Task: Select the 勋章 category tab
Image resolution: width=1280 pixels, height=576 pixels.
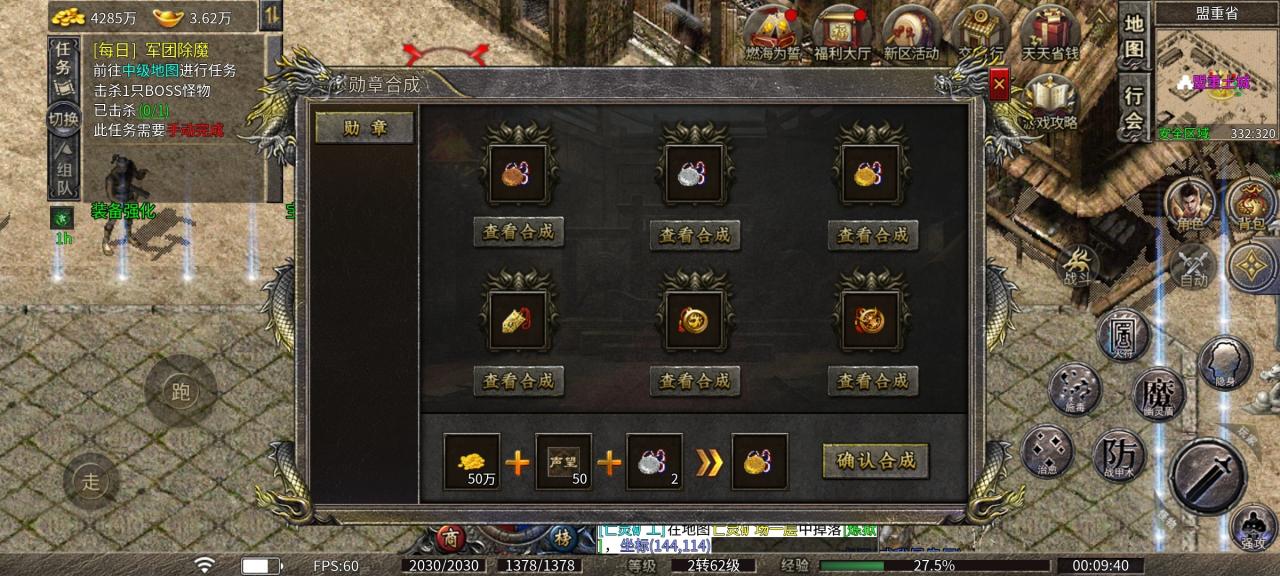Action: 364,128
